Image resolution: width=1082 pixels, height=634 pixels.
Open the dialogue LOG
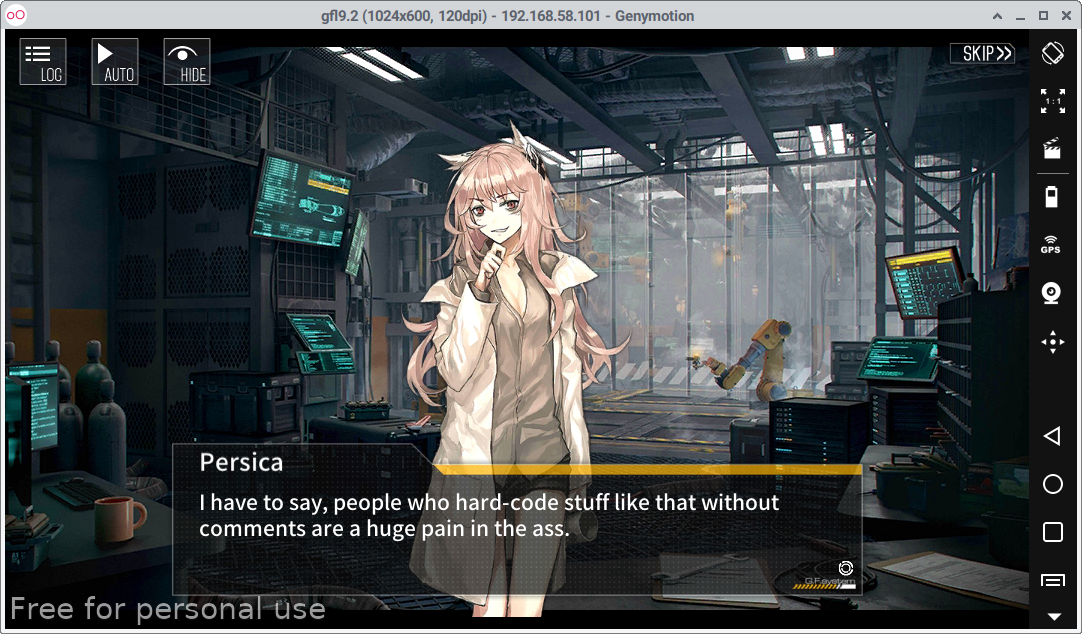point(43,62)
